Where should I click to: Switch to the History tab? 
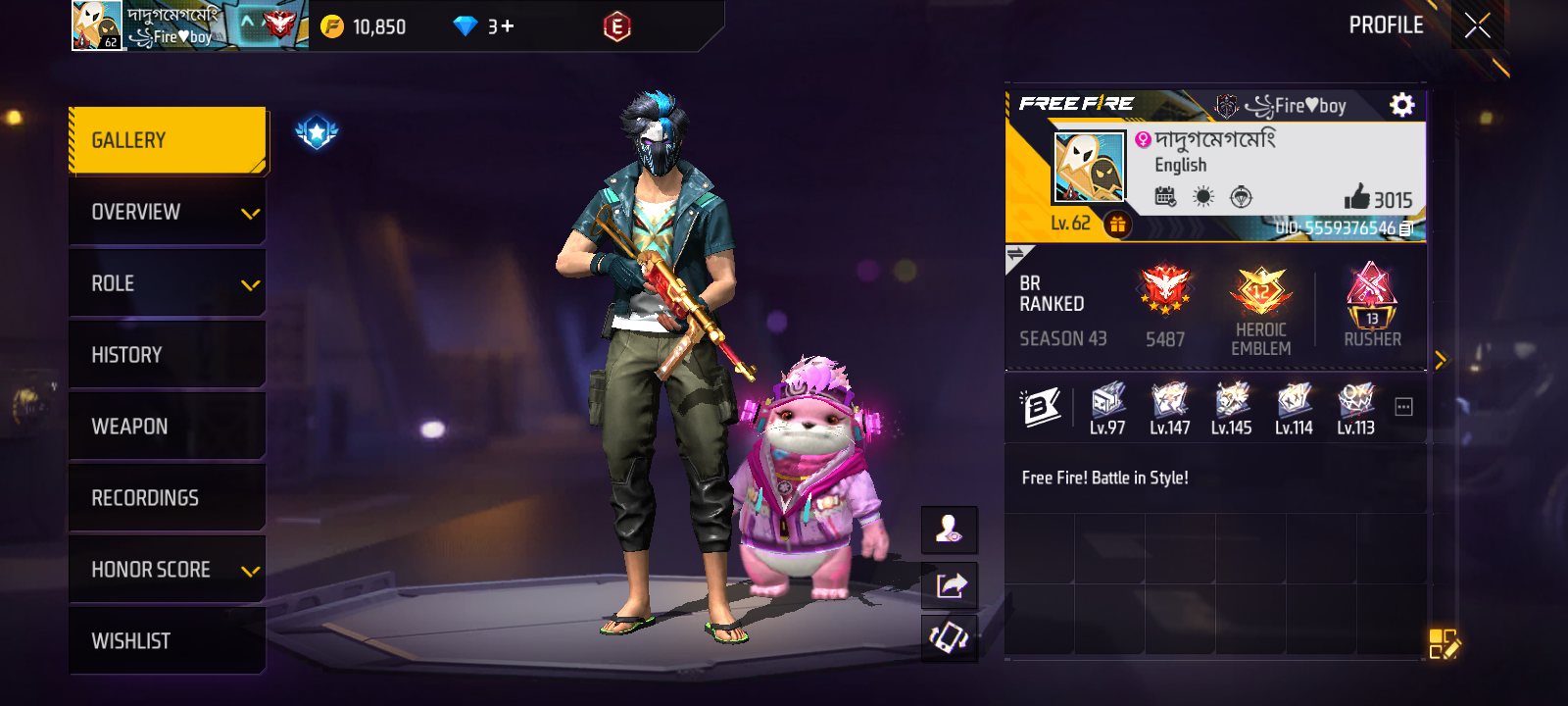tap(168, 355)
